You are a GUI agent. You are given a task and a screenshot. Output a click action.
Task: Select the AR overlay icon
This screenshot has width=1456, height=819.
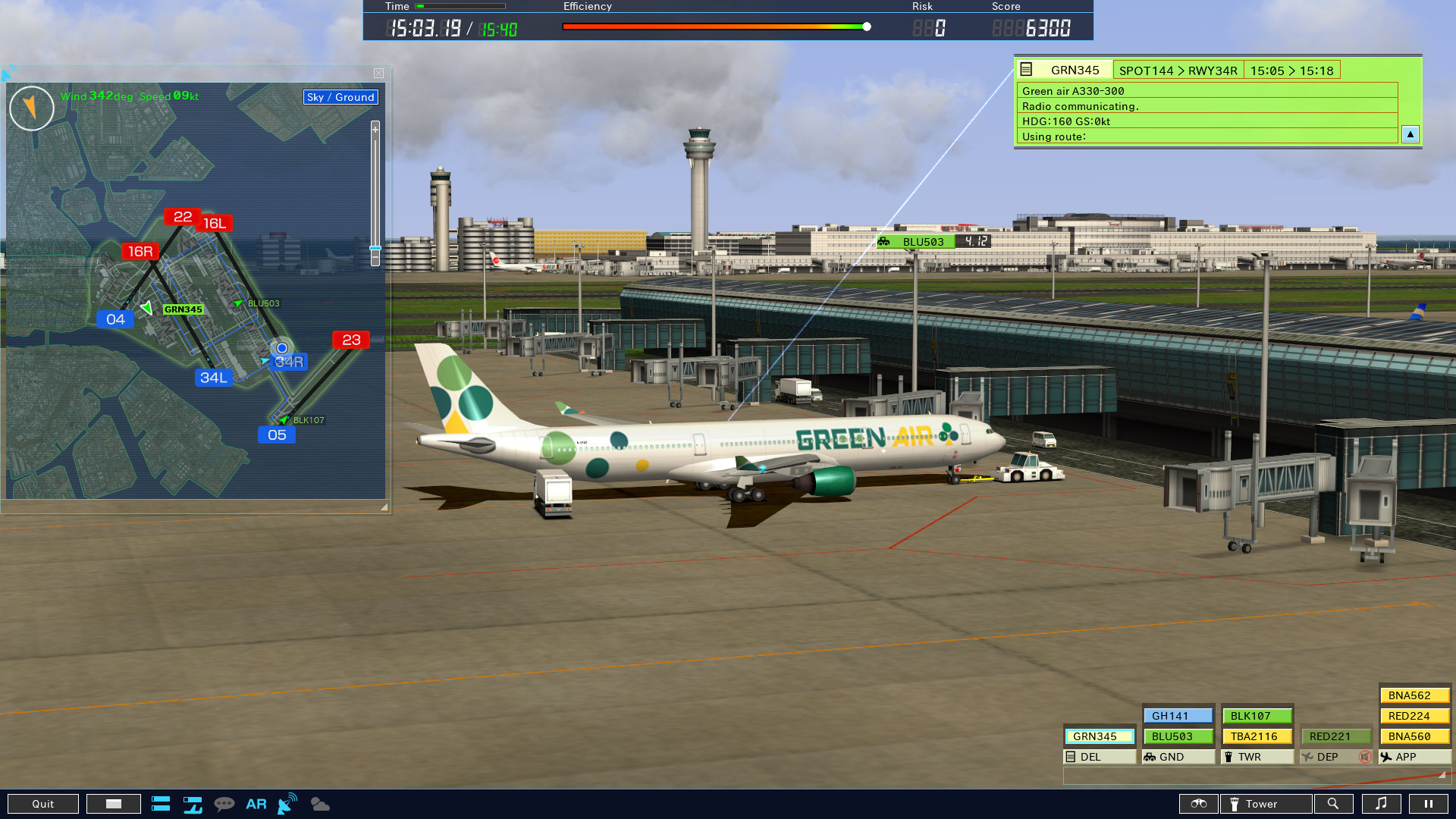[x=256, y=804]
